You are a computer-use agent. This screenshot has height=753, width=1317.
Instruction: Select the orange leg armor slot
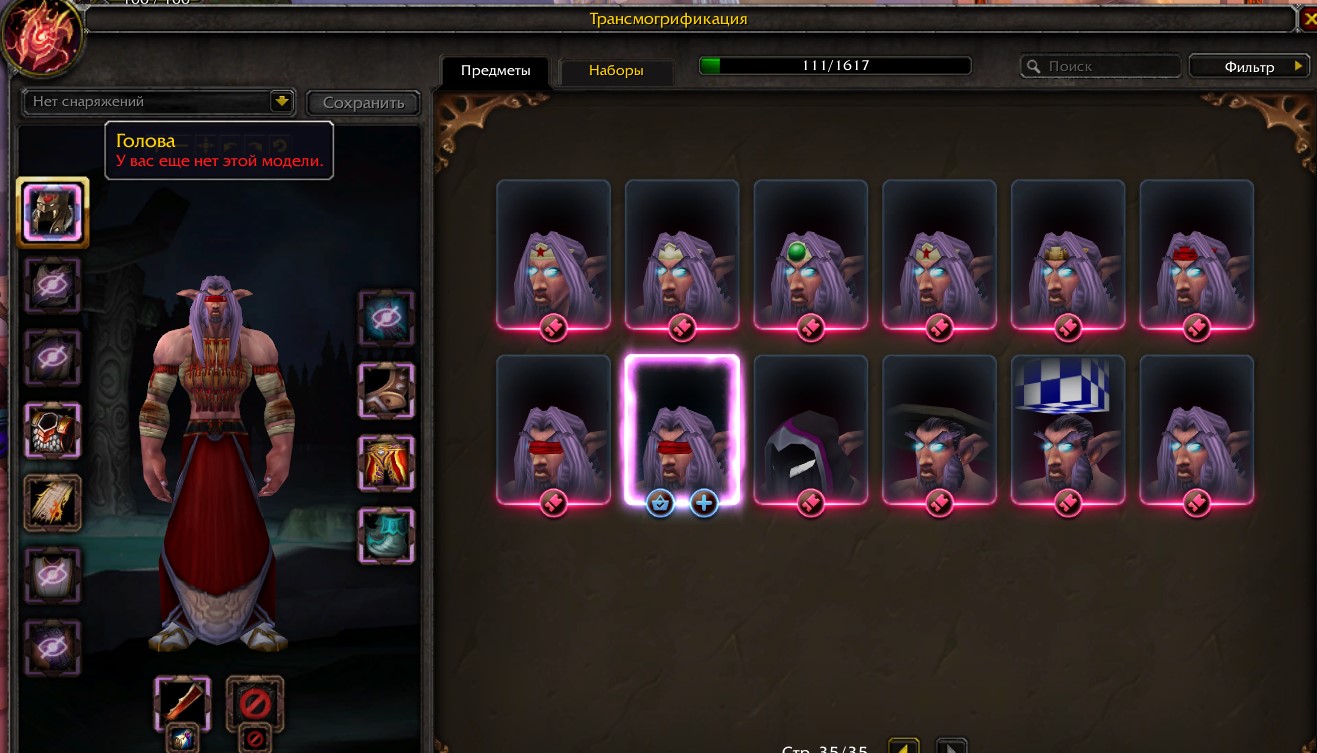click(x=386, y=463)
